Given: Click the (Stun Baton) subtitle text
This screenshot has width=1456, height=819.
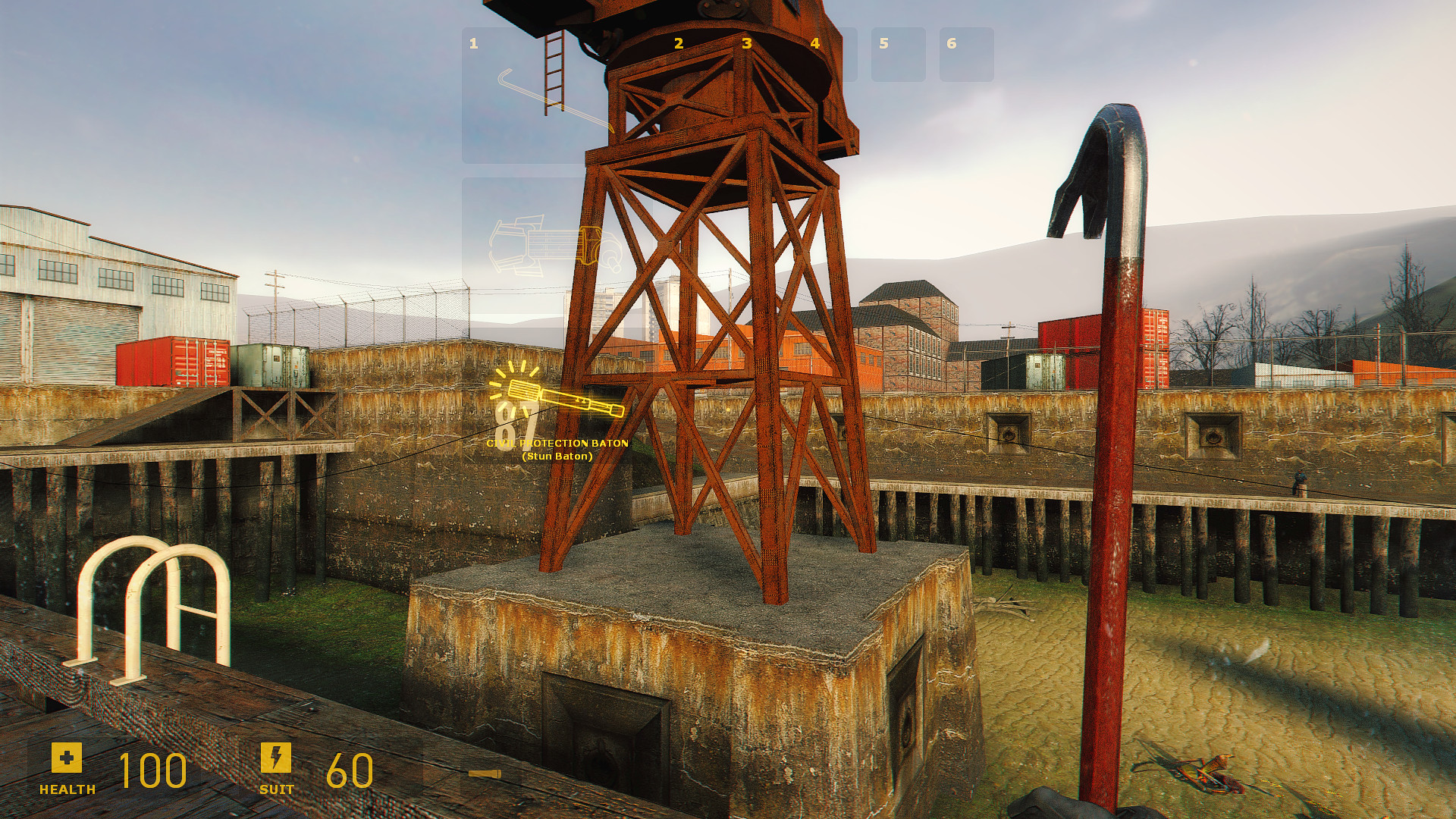Looking at the screenshot, I should click(x=556, y=457).
